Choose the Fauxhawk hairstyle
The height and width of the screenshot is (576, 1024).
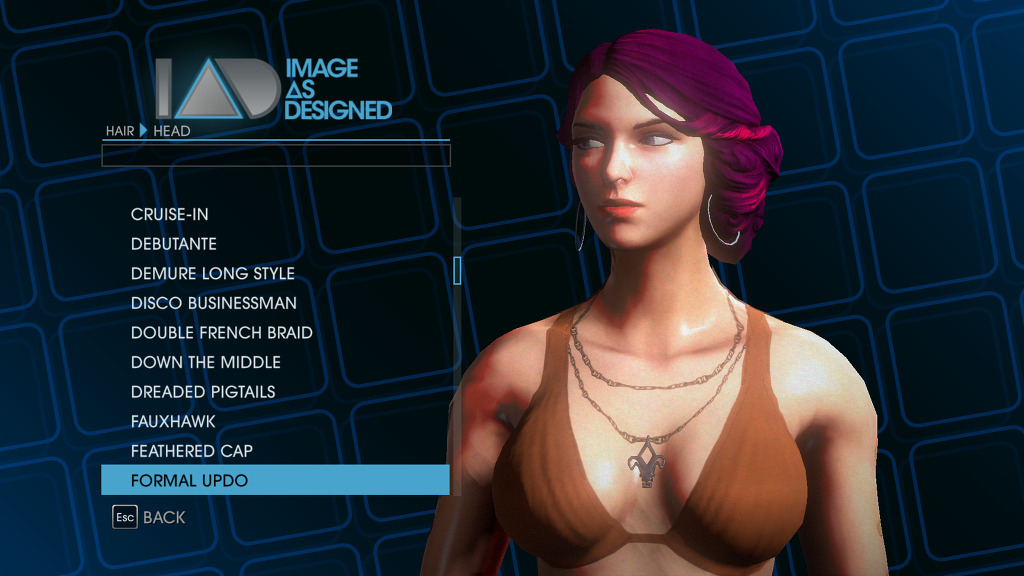(173, 421)
